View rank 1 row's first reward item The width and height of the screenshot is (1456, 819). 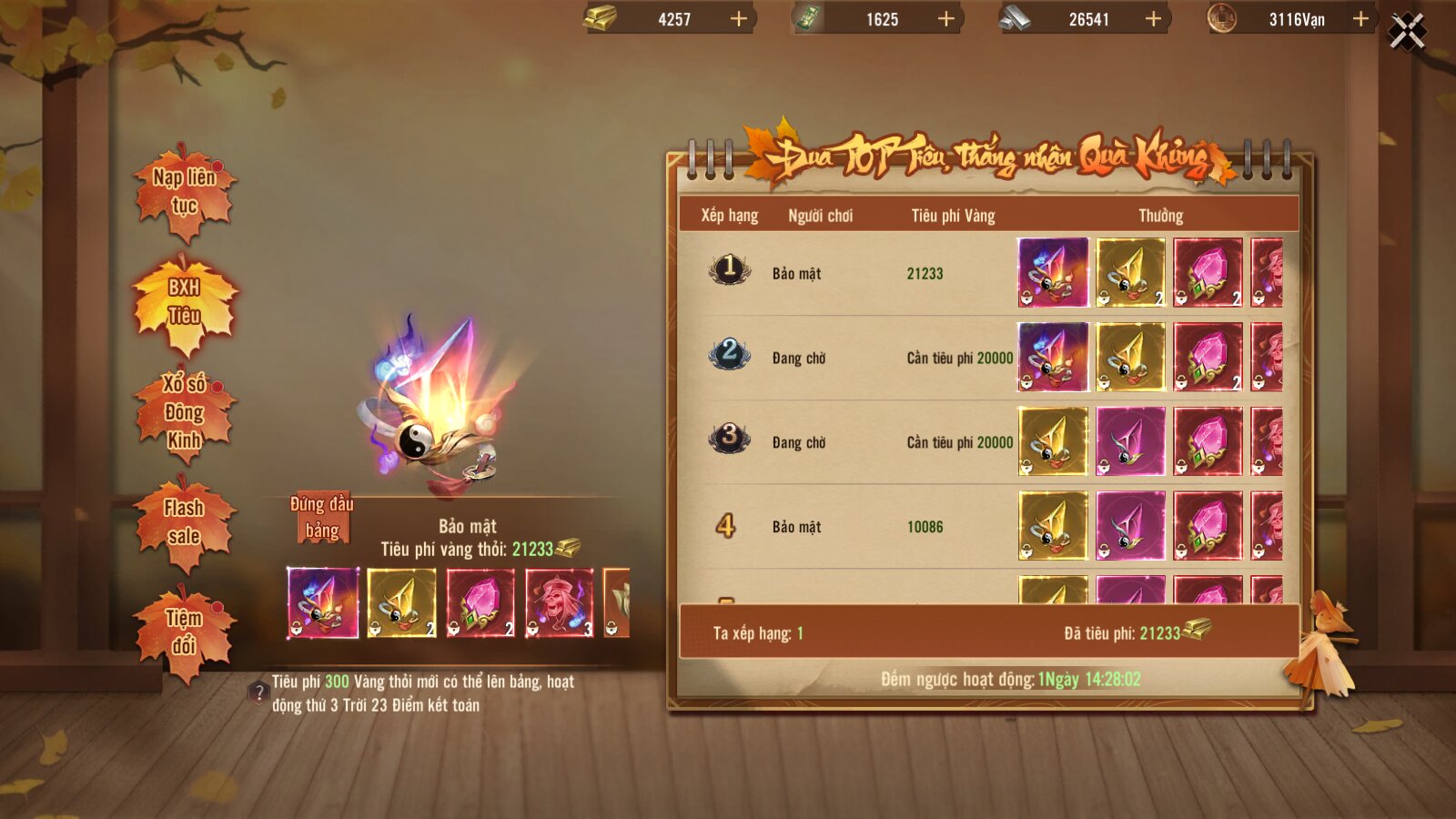pos(1053,272)
